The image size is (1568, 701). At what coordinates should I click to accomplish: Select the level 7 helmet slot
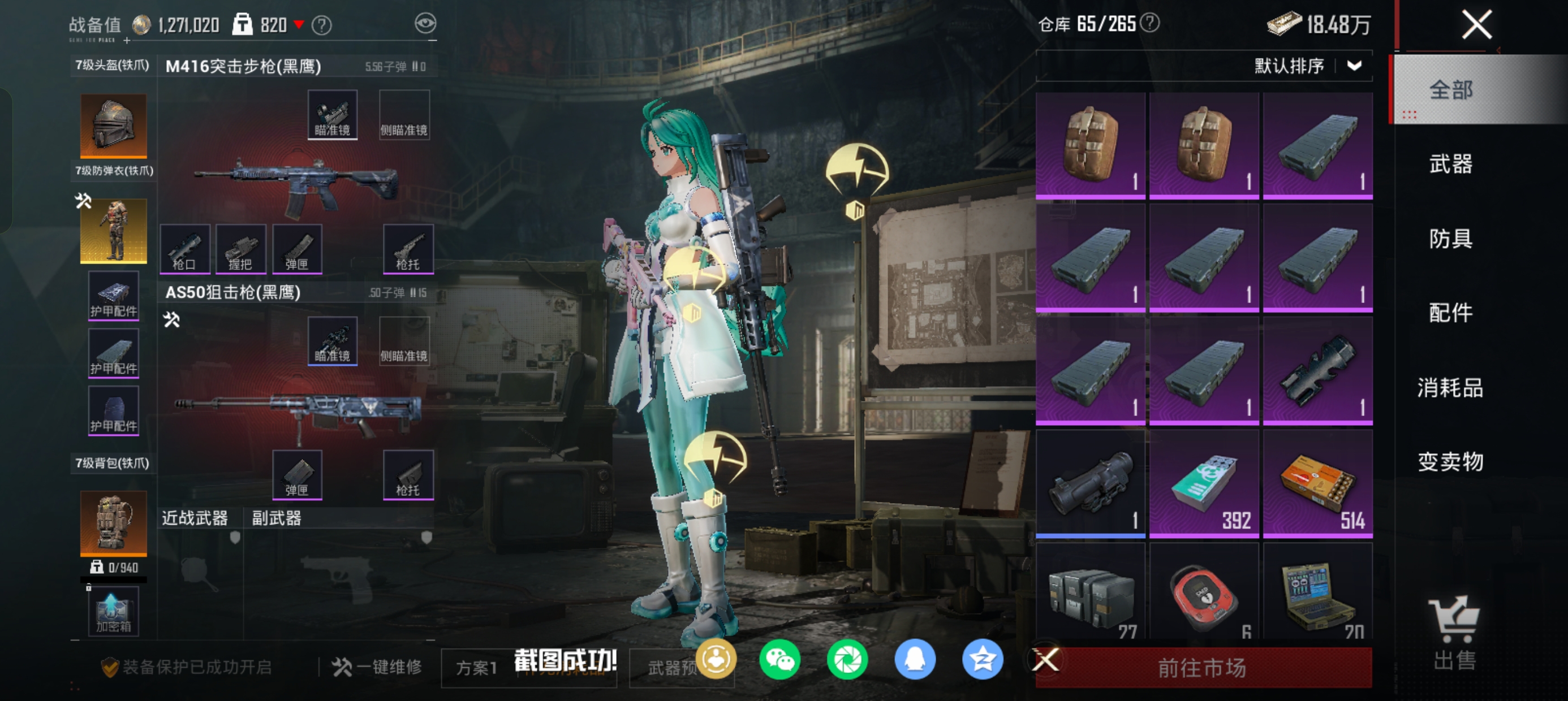coord(114,126)
